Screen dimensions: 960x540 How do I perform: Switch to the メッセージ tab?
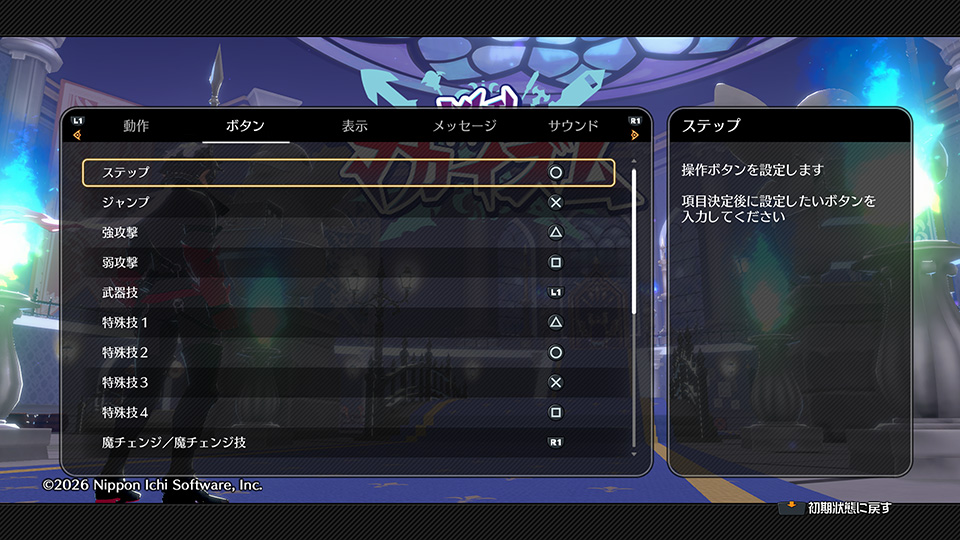click(464, 126)
